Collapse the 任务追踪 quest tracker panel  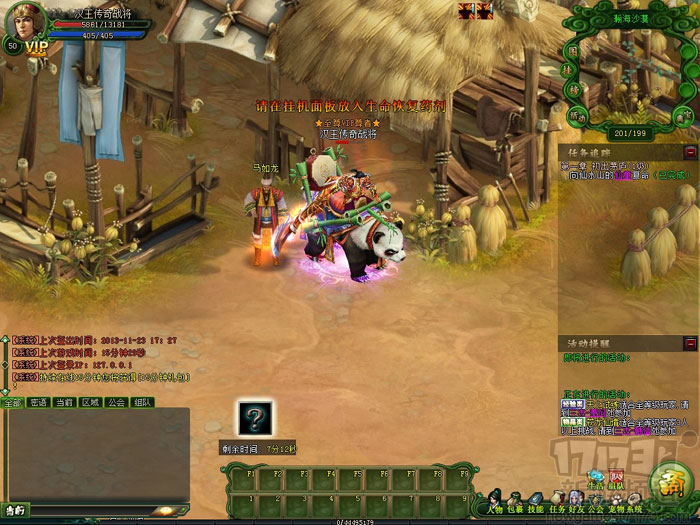689,152
